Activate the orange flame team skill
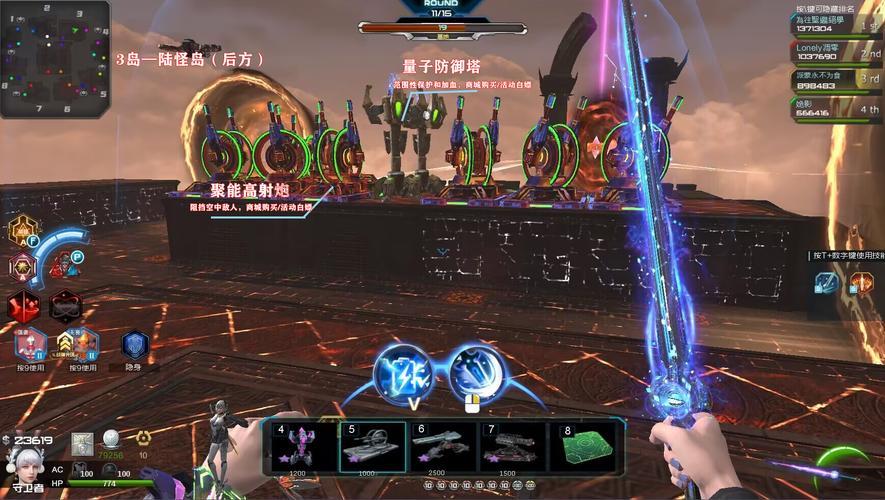 click(x=861, y=284)
